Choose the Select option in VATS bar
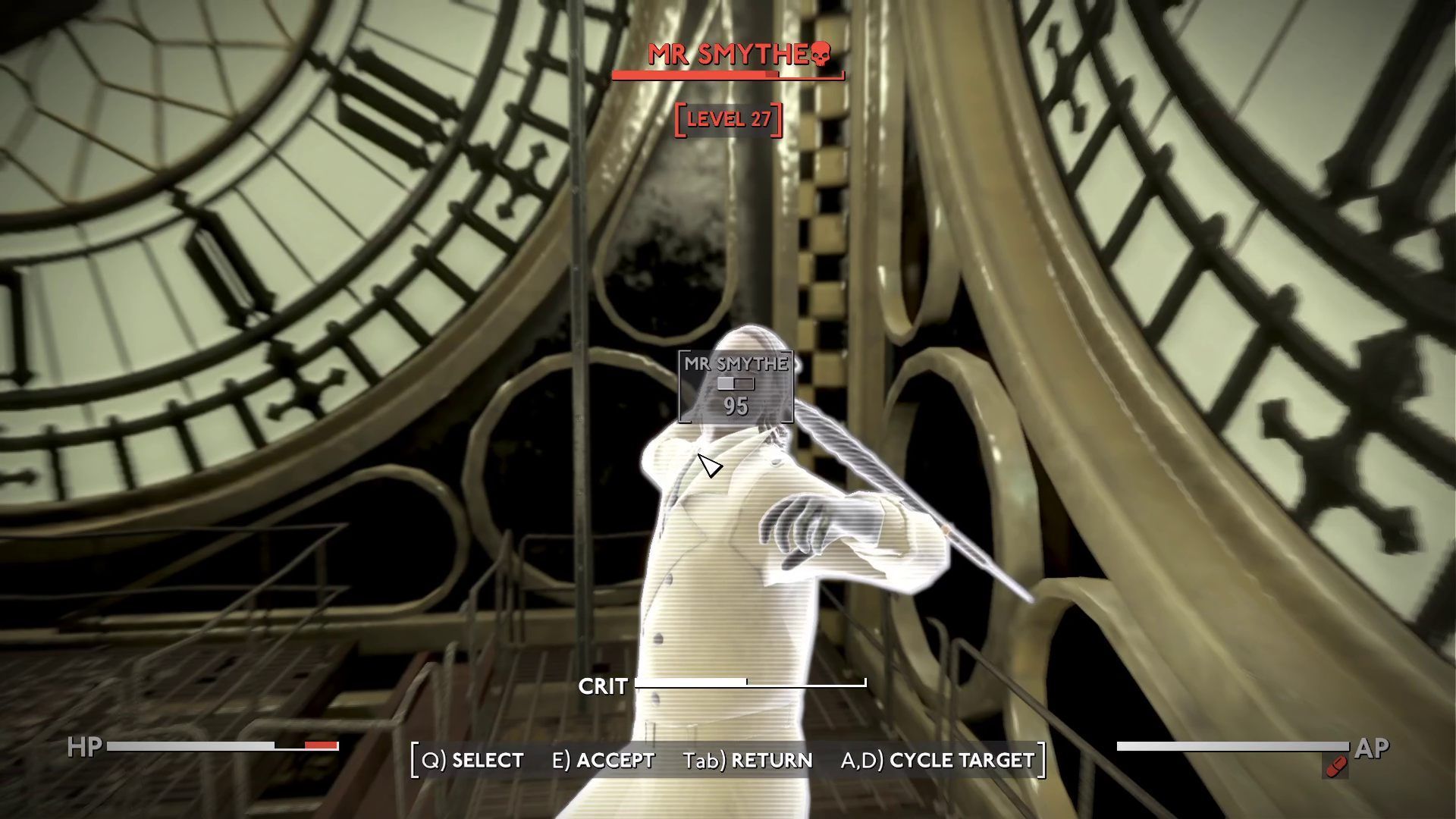Viewport: 1456px width, 819px height. 472,760
